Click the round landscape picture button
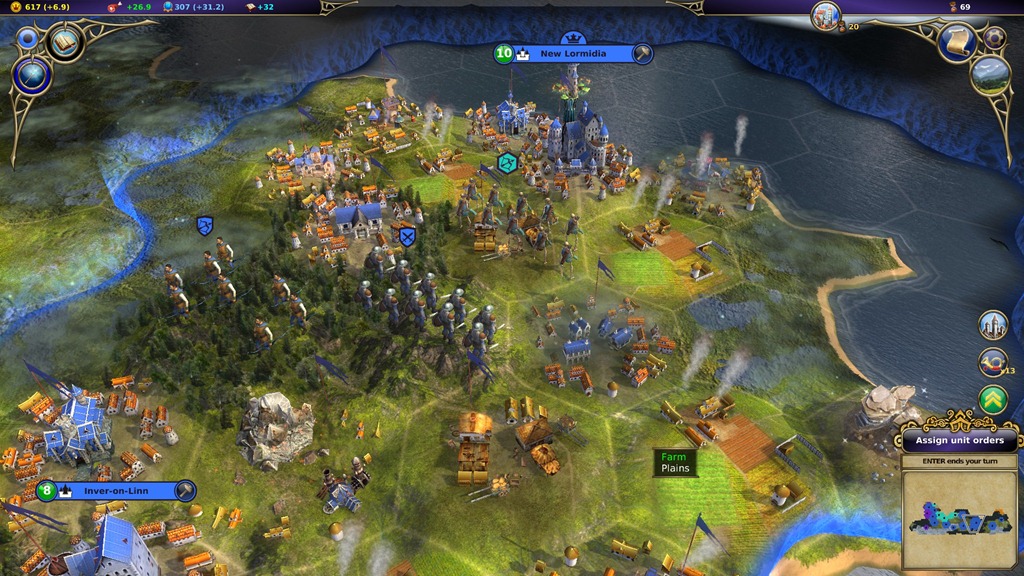The height and width of the screenshot is (576, 1024). point(991,75)
